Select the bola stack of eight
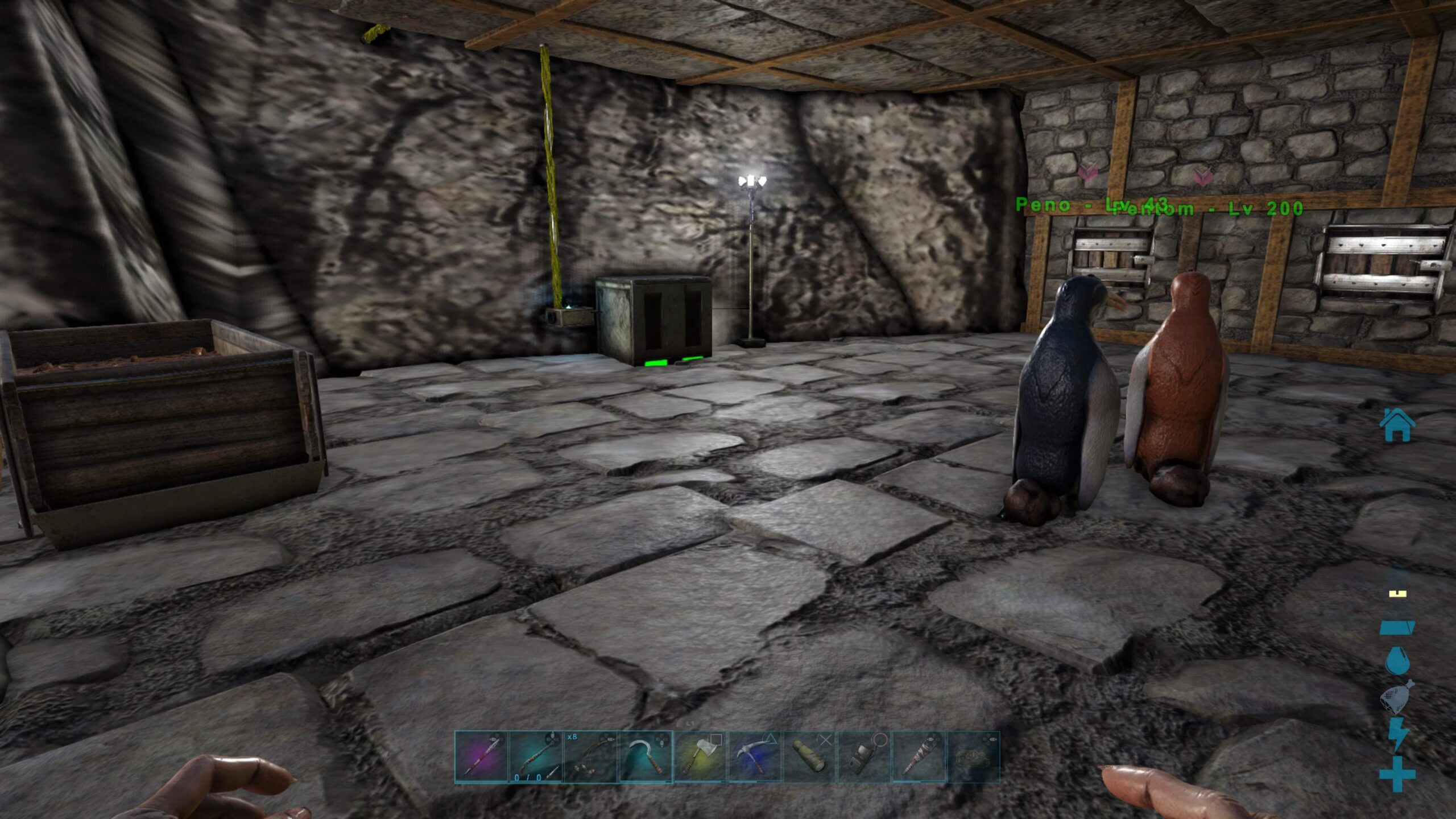Viewport: 1456px width, 819px height. click(x=590, y=757)
